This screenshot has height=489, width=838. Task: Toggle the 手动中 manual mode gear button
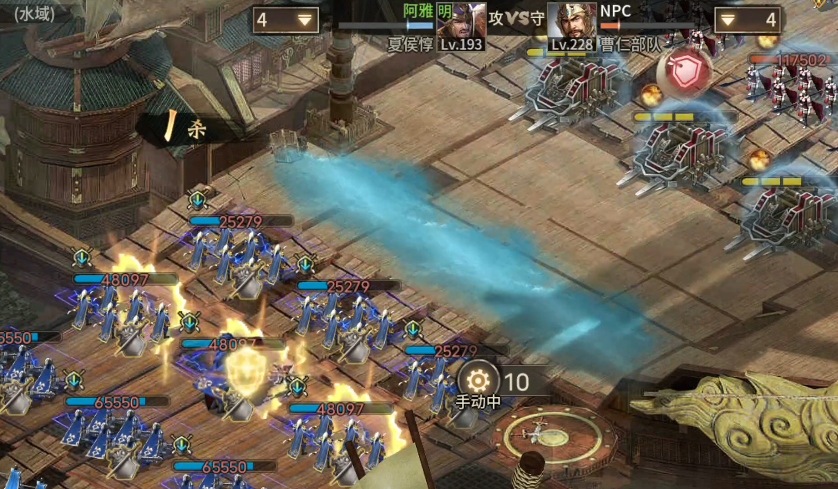tap(478, 380)
